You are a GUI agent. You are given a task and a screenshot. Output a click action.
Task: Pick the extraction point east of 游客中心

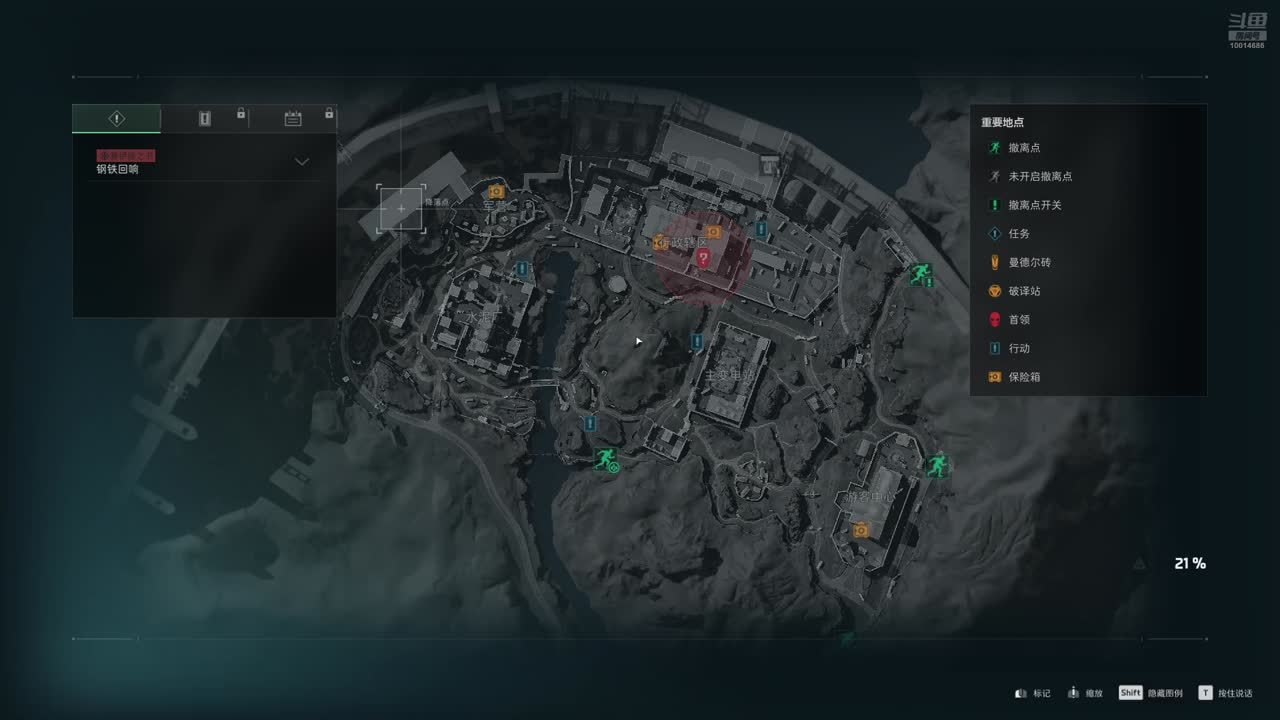[x=936, y=465]
